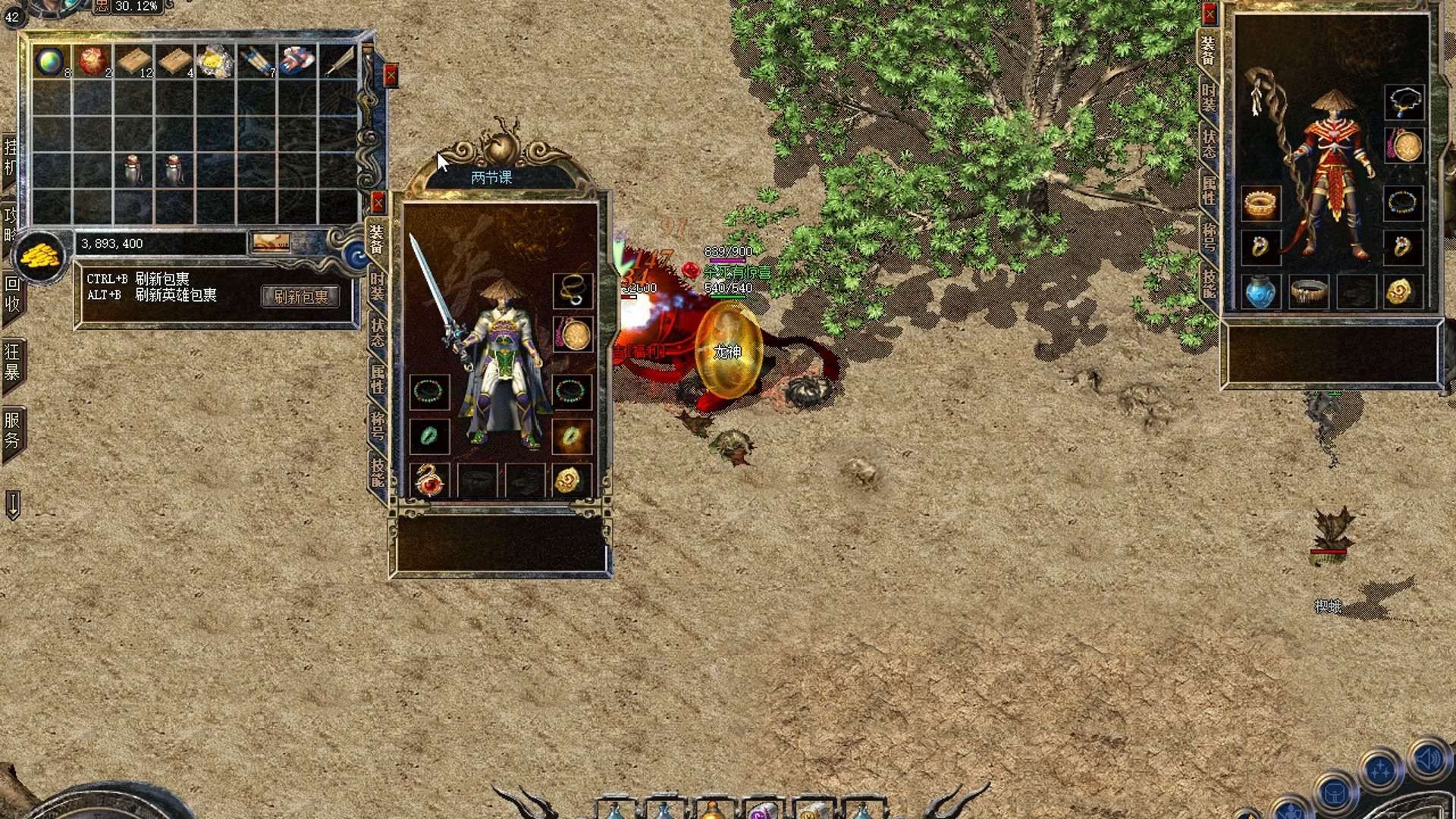Click the VIP card button beside gold amount
1456x819 pixels.
[x=271, y=243]
